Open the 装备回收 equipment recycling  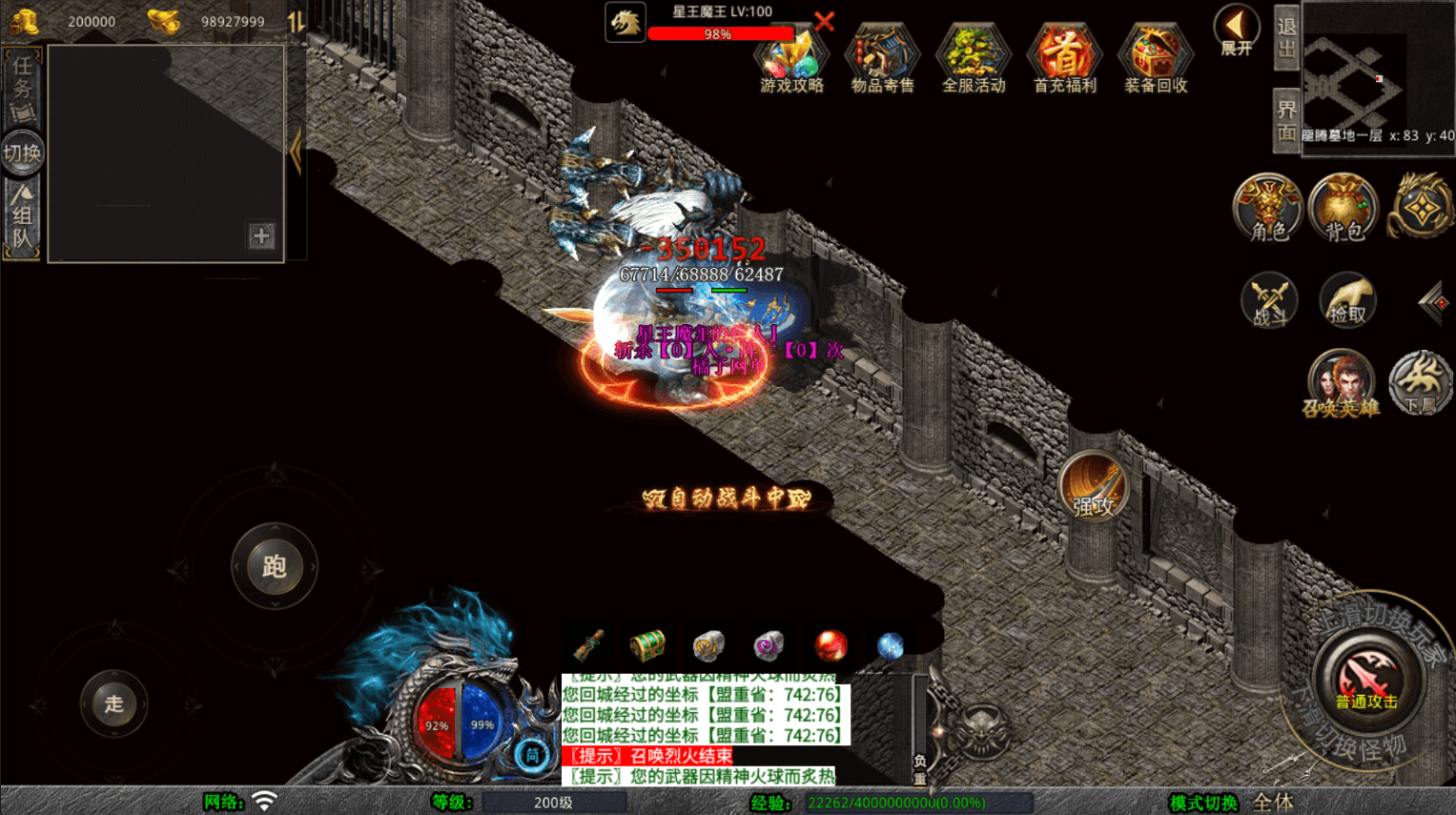(1156, 59)
